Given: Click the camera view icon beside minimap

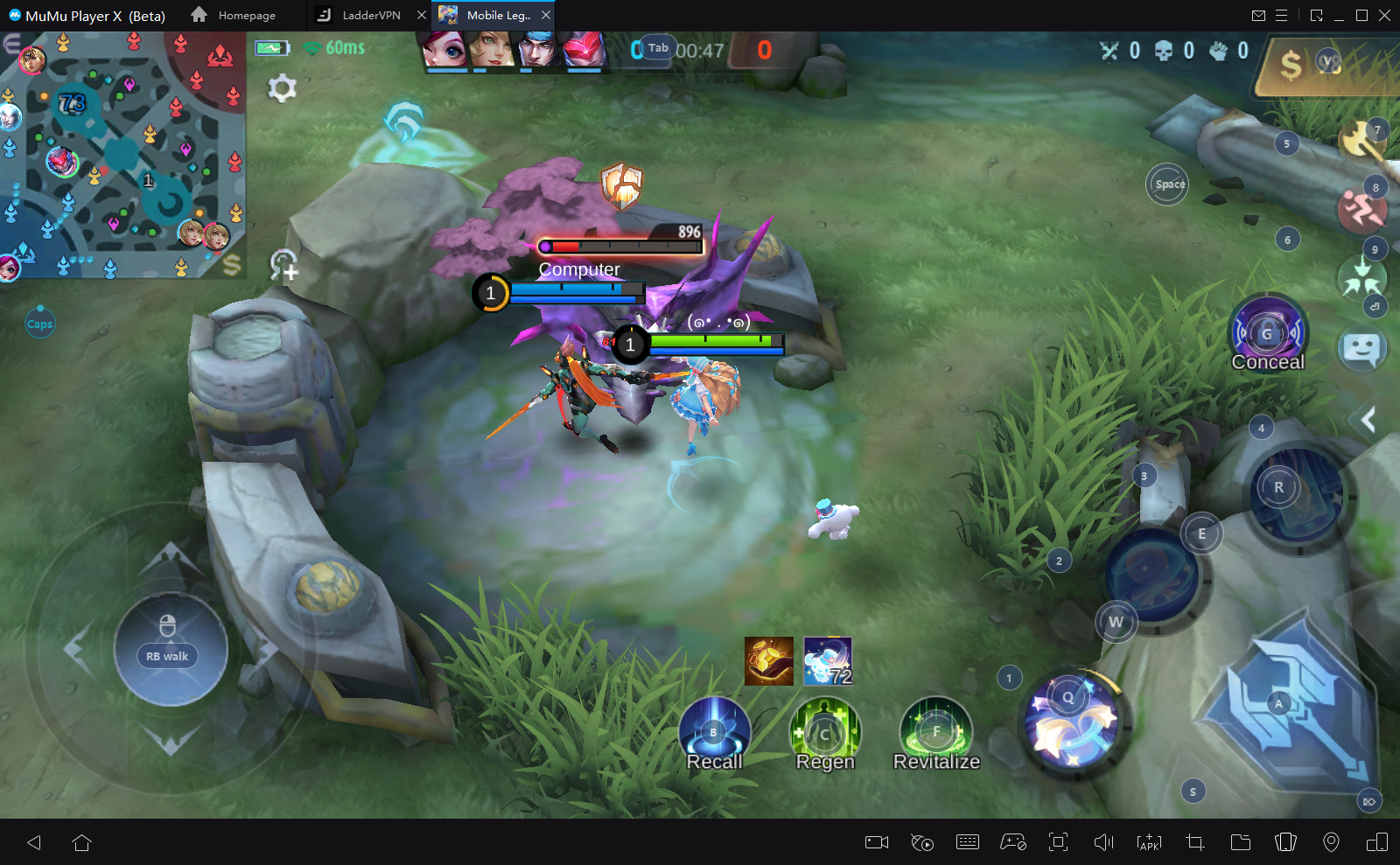Looking at the screenshot, I should pyautogui.click(x=283, y=264).
